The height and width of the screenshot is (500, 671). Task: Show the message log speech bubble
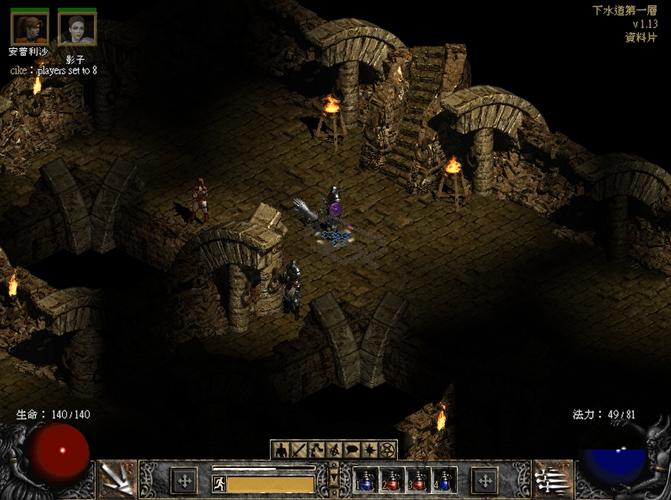coord(352,450)
